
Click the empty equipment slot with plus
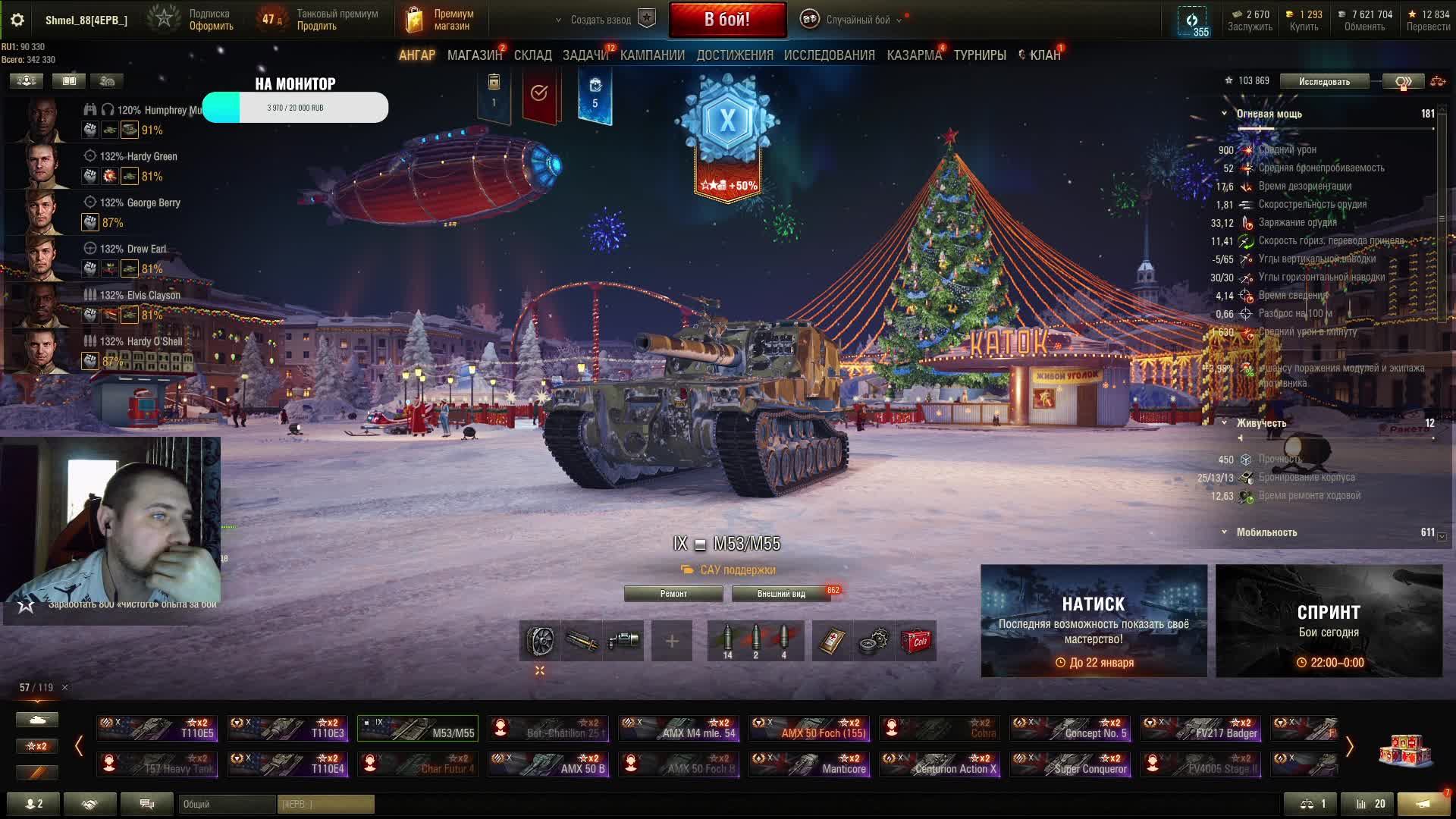[671, 642]
